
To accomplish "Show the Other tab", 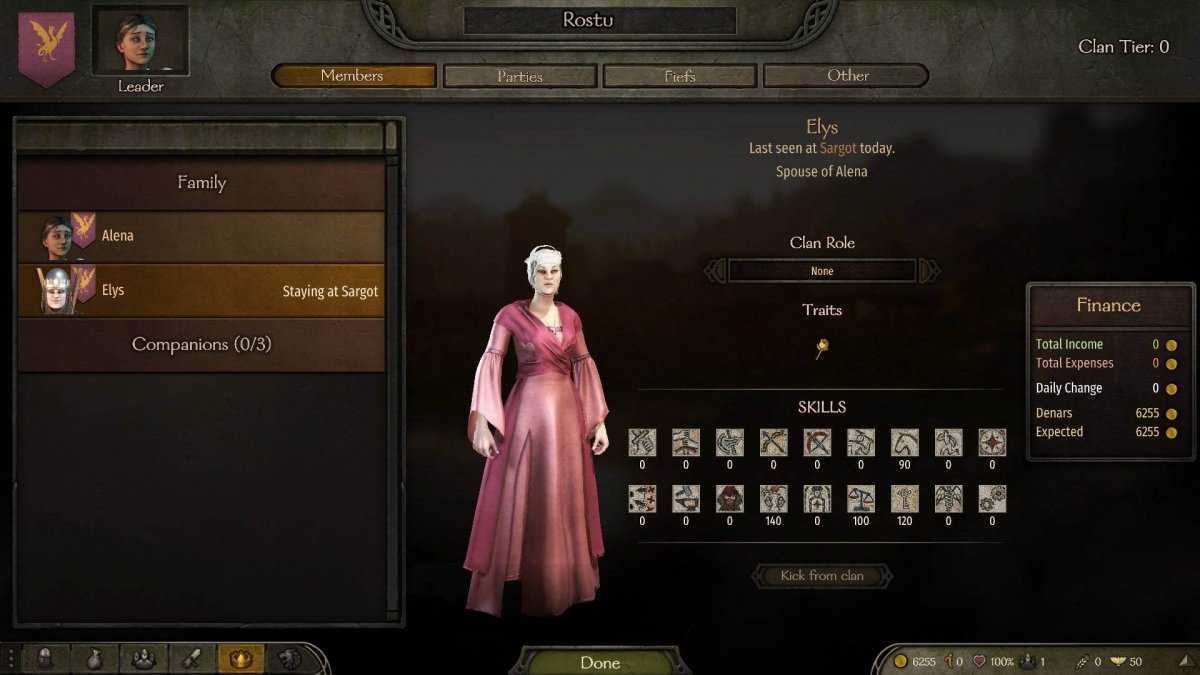I will 846,76.
